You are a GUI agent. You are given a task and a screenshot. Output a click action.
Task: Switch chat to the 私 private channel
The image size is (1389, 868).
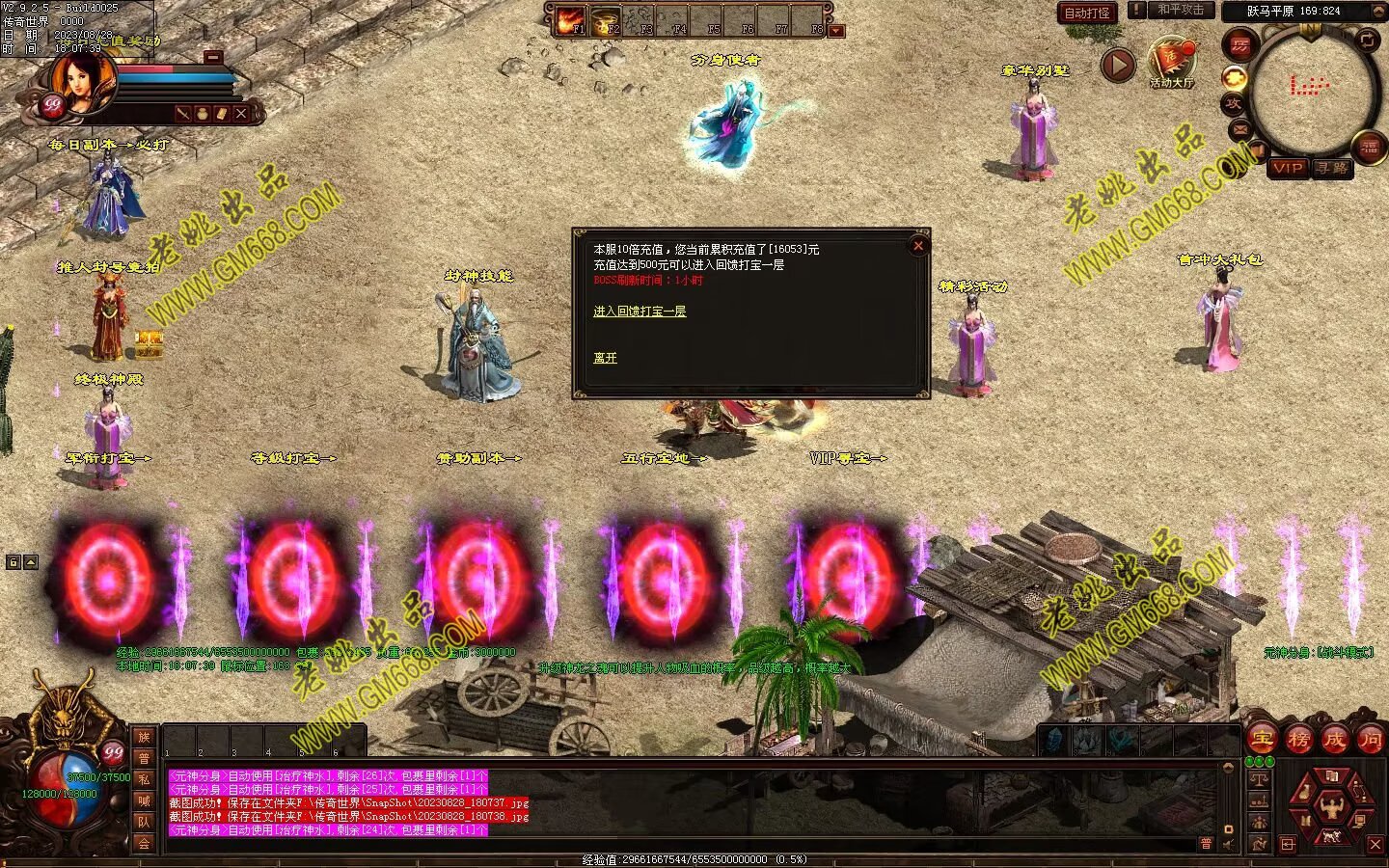coord(144,779)
